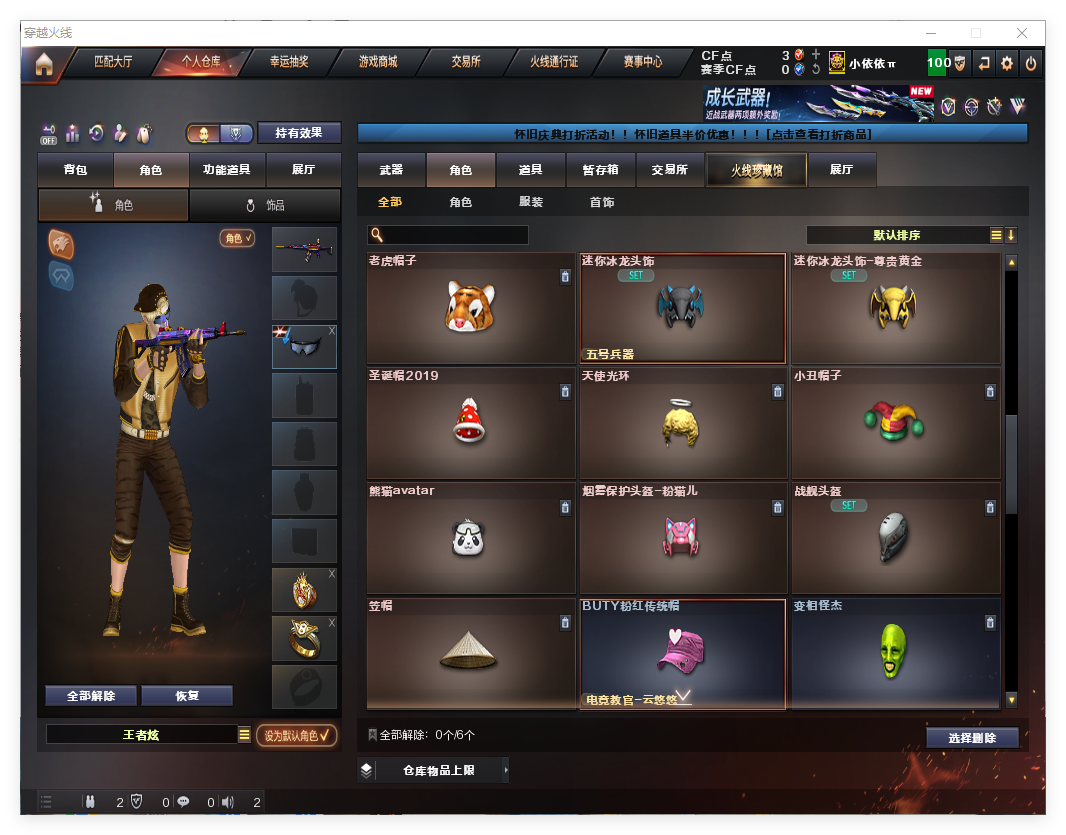Open the 火线通行证 battle pass
The image size is (1066, 835).
coord(554,62)
